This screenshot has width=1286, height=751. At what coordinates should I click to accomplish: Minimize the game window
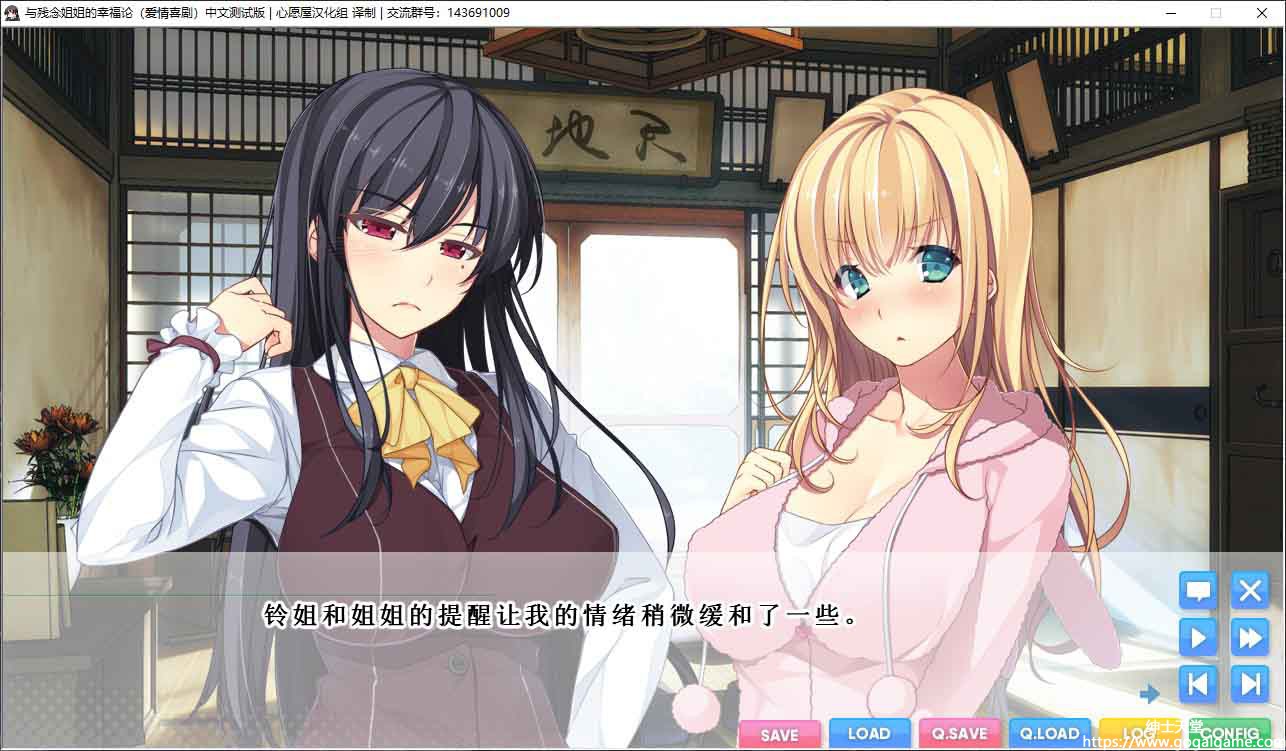(x=1171, y=13)
